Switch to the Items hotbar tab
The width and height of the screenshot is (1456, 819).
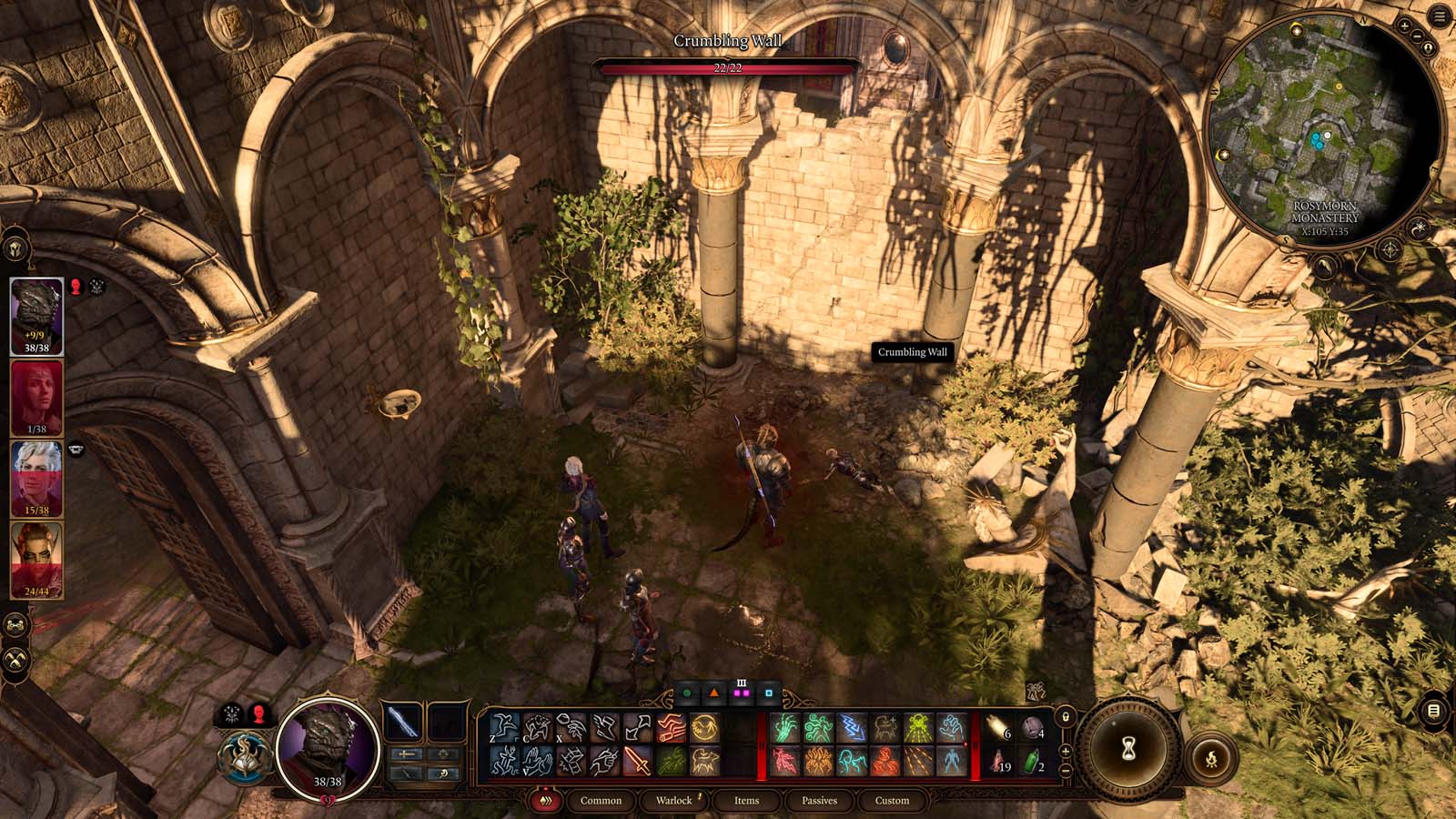[746, 802]
